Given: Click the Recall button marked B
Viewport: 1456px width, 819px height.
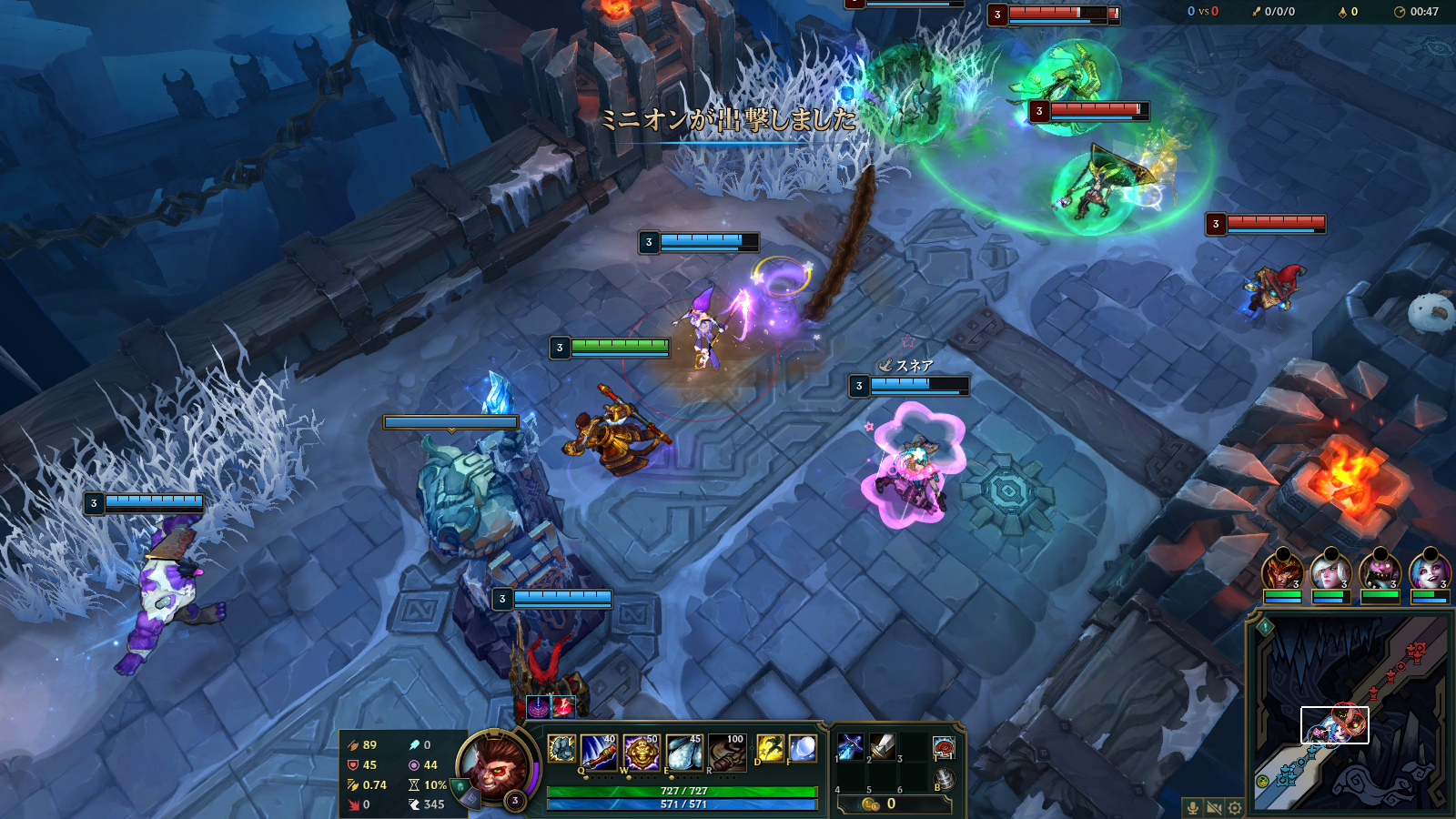Looking at the screenshot, I should [x=944, y=779].
